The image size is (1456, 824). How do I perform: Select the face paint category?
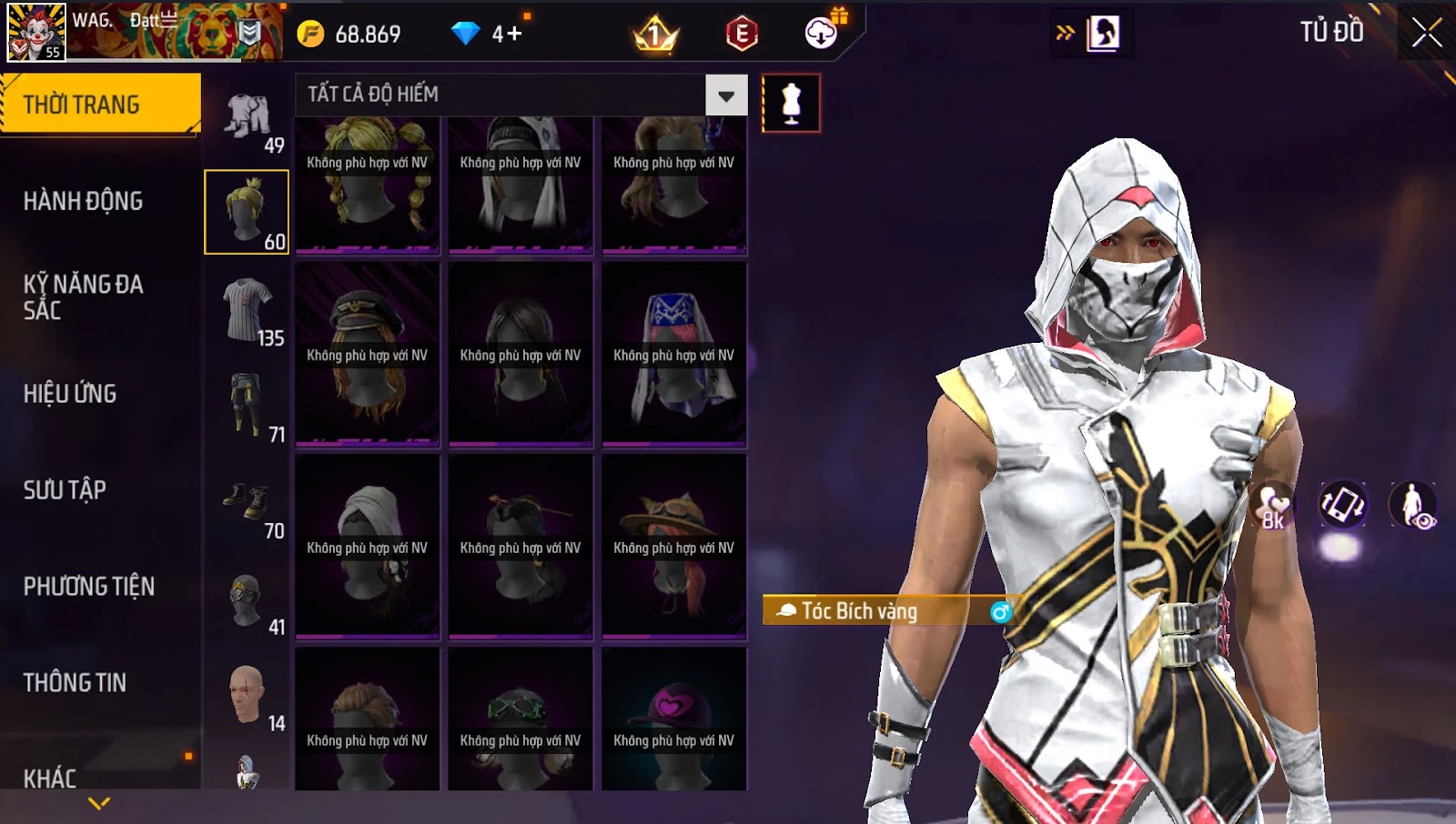[x=248, y=696]
